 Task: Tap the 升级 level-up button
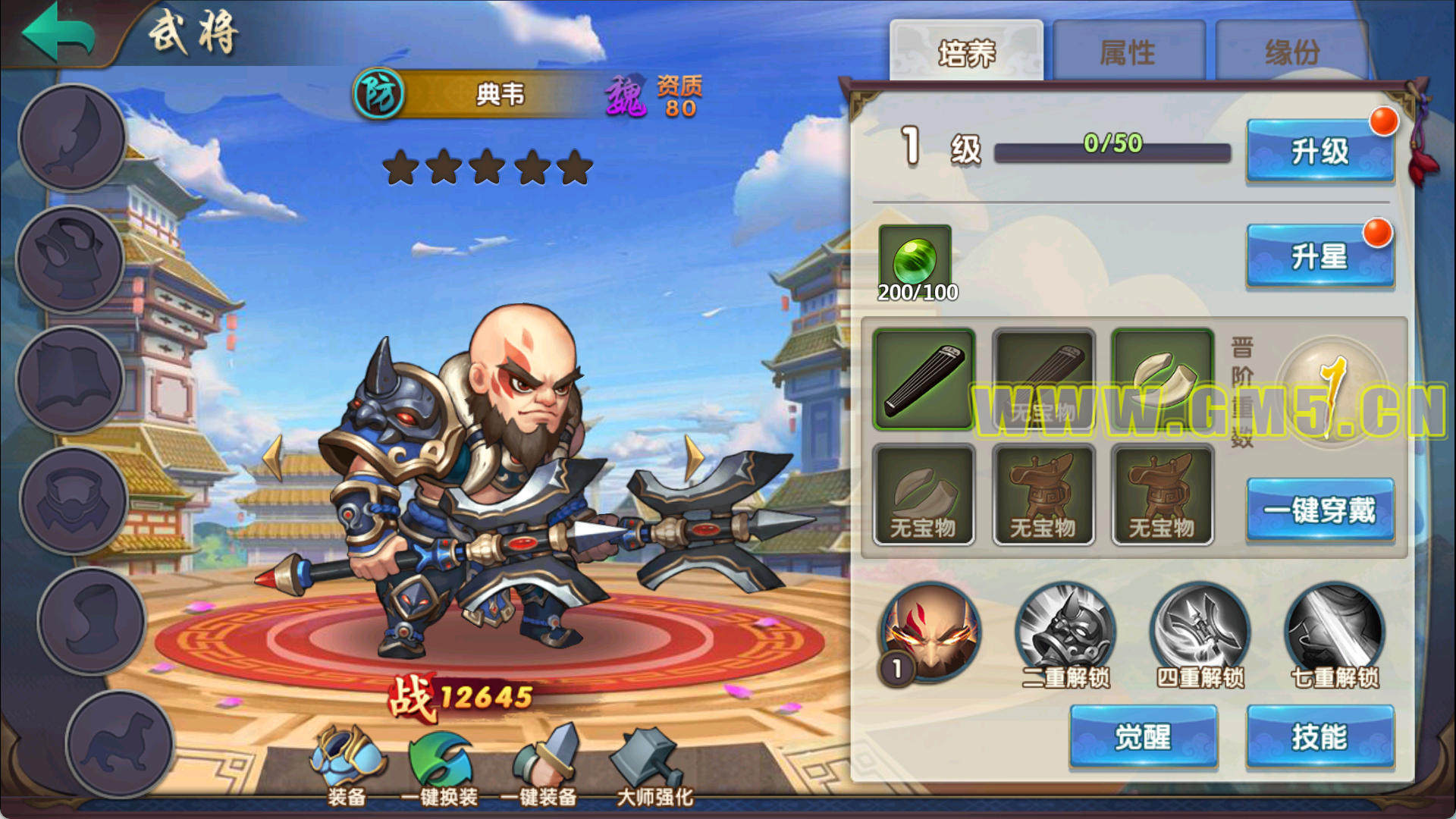tap(1319, 151)
